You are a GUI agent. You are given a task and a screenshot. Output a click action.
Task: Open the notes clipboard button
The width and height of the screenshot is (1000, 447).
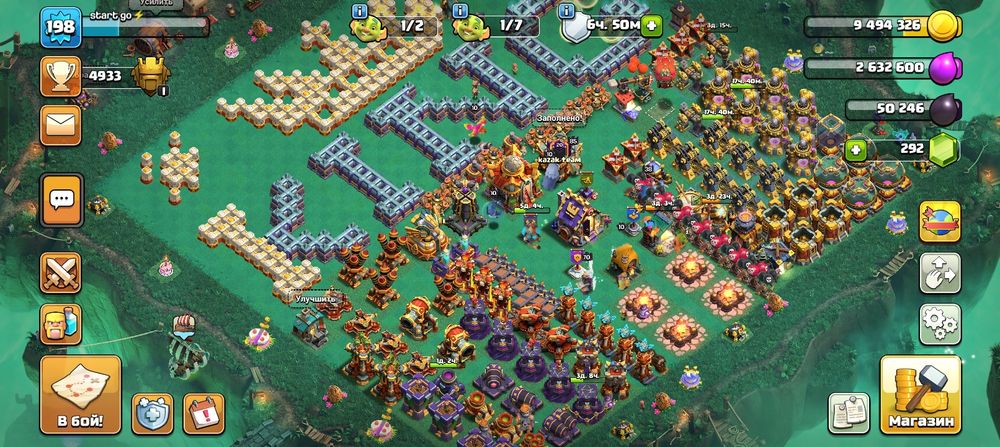point(848,413)
